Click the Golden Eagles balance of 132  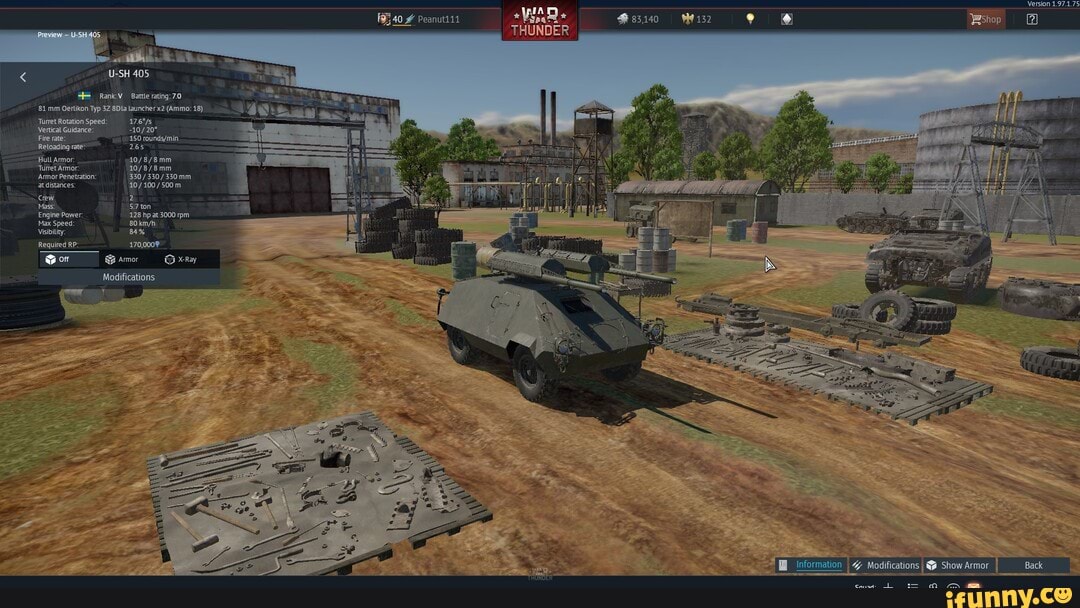coord(696,19)
